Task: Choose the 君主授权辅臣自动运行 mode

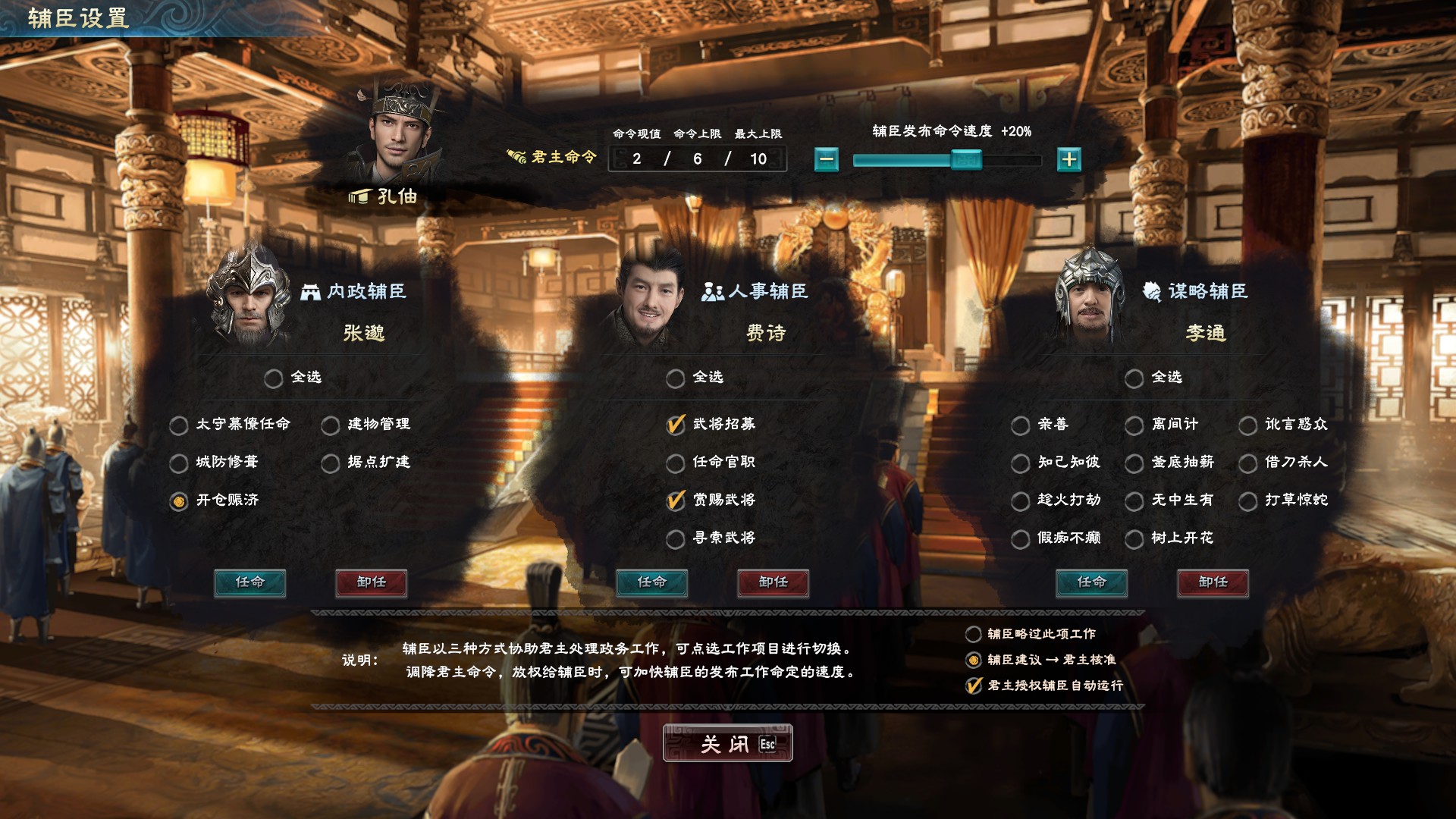Action: tap(973, 686)
